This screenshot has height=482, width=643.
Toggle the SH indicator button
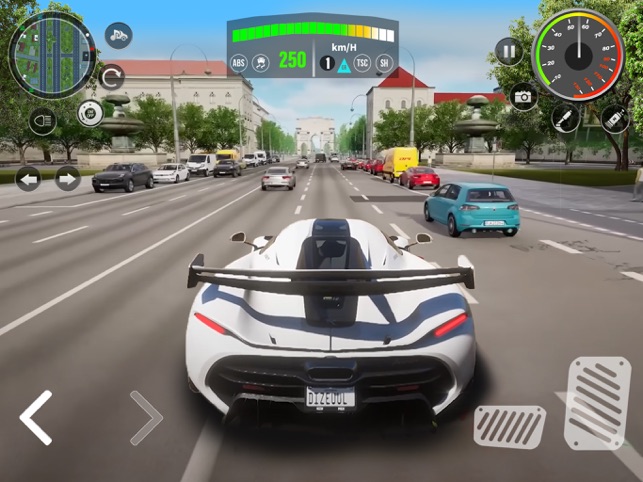(383, 62)
